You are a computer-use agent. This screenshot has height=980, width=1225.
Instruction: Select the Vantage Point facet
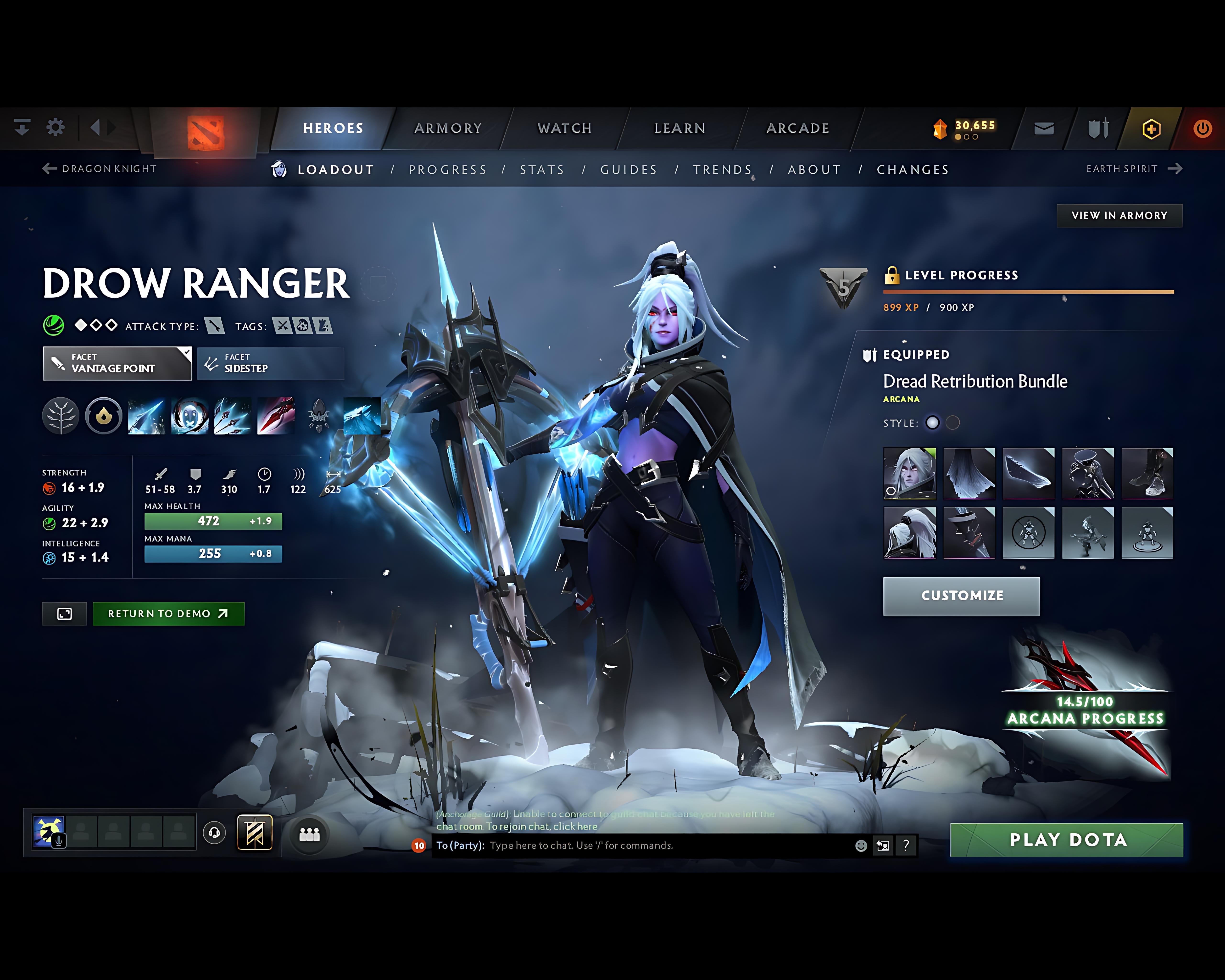click(117, 364)
